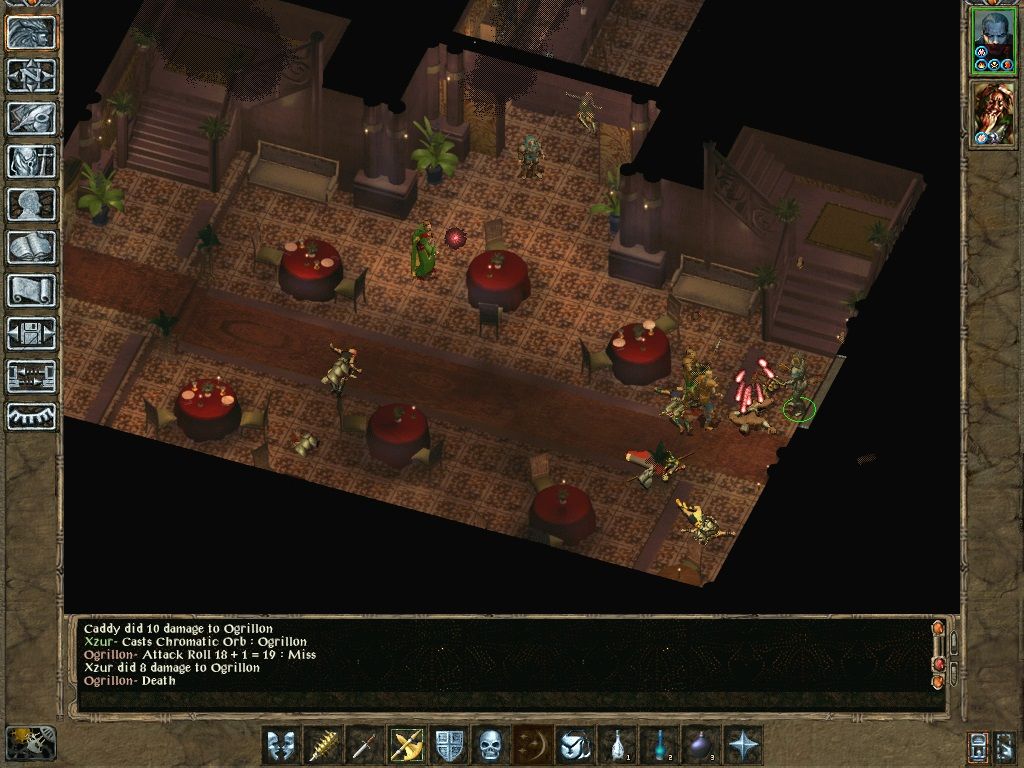1024x768 pixels.
Task: Activate the shield action button
Action: pos(448,745)
